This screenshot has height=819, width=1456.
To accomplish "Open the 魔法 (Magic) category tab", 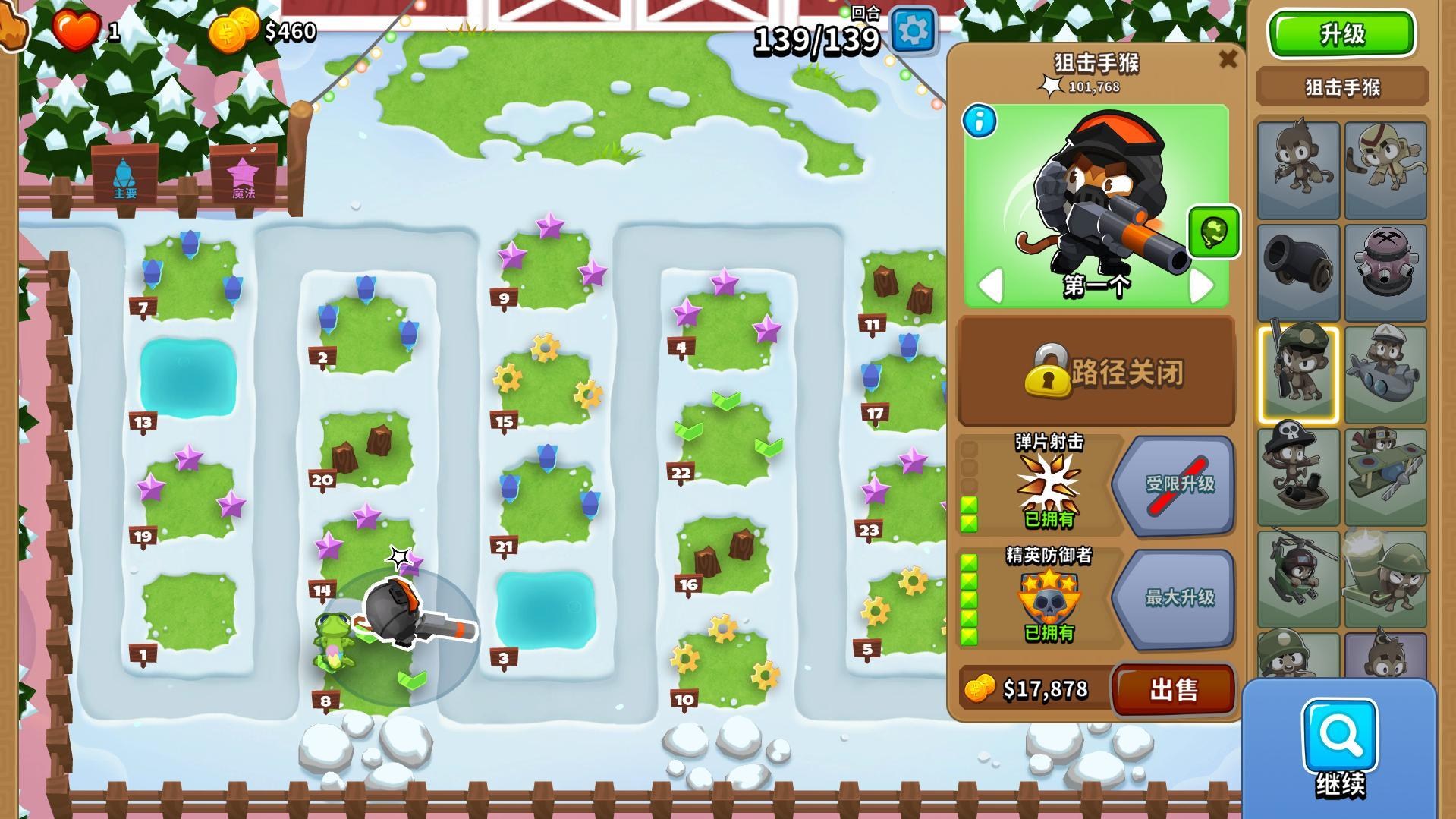I will click(243, 176).
